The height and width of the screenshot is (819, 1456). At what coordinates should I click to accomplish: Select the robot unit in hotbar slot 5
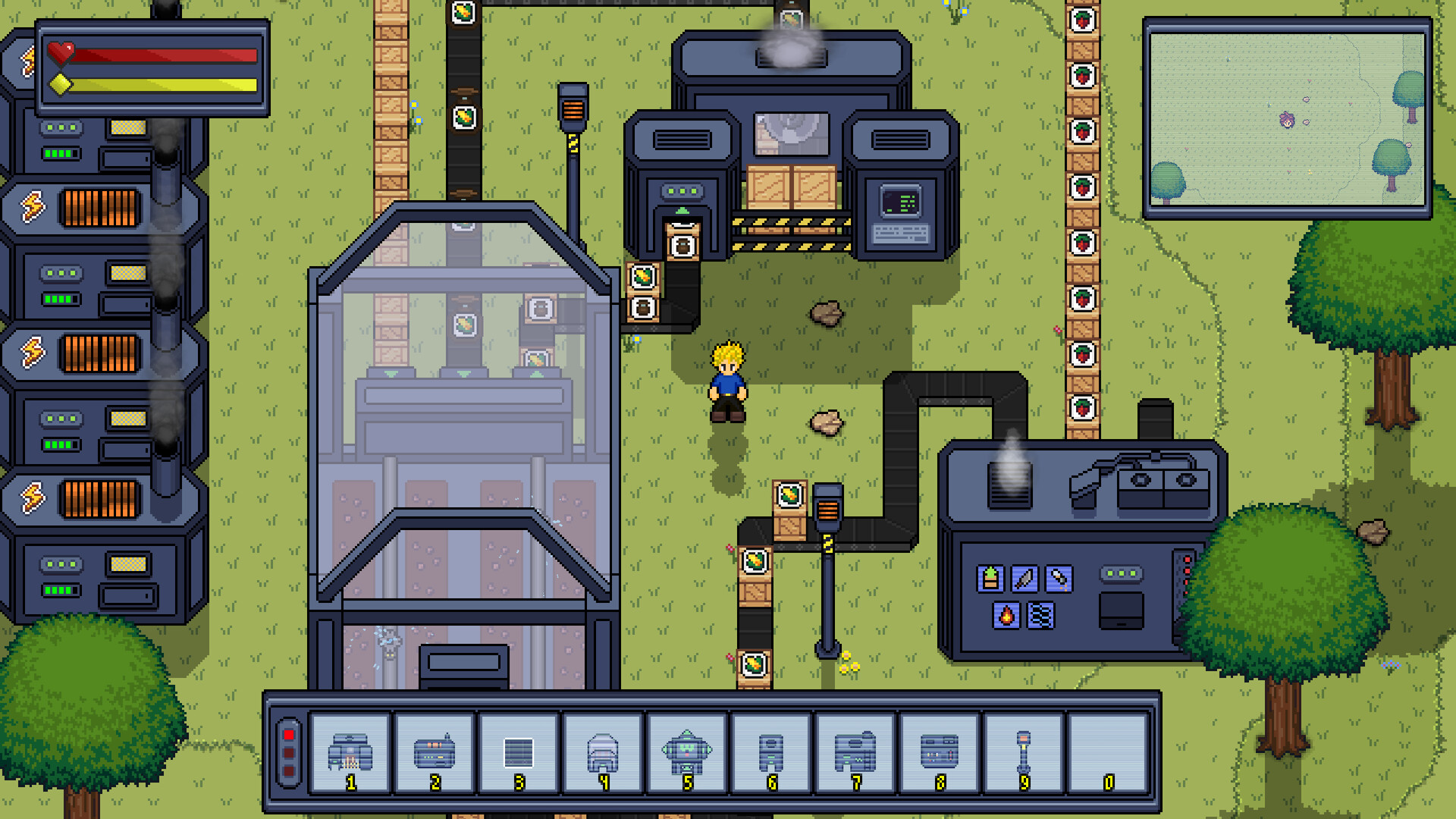coord(689,751)
